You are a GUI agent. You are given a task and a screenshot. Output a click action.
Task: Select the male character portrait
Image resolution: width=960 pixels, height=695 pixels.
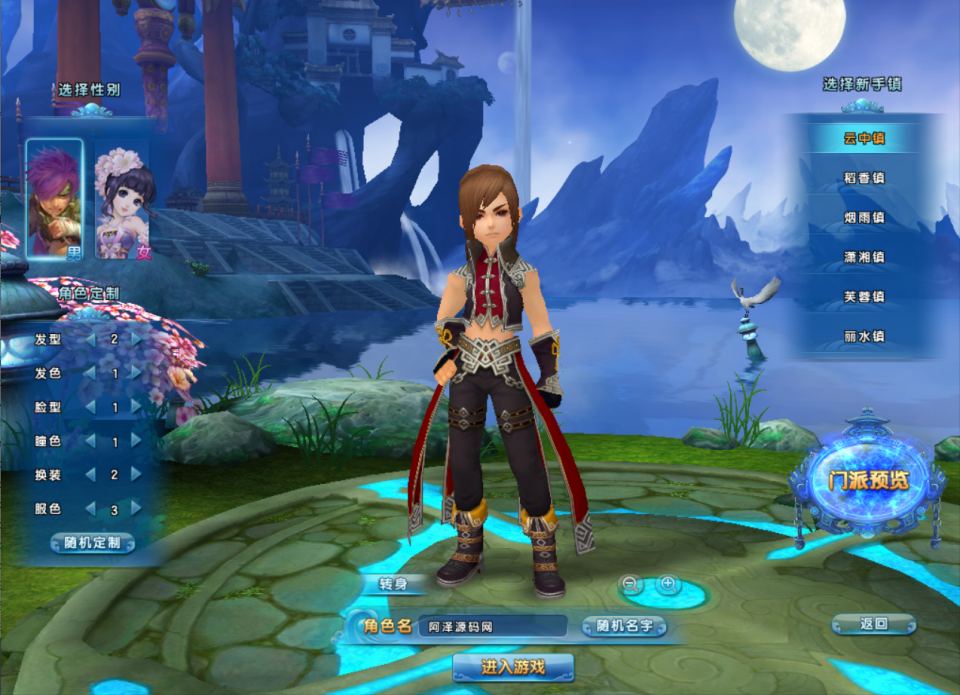pyautogui.click(x=54, y=199)
